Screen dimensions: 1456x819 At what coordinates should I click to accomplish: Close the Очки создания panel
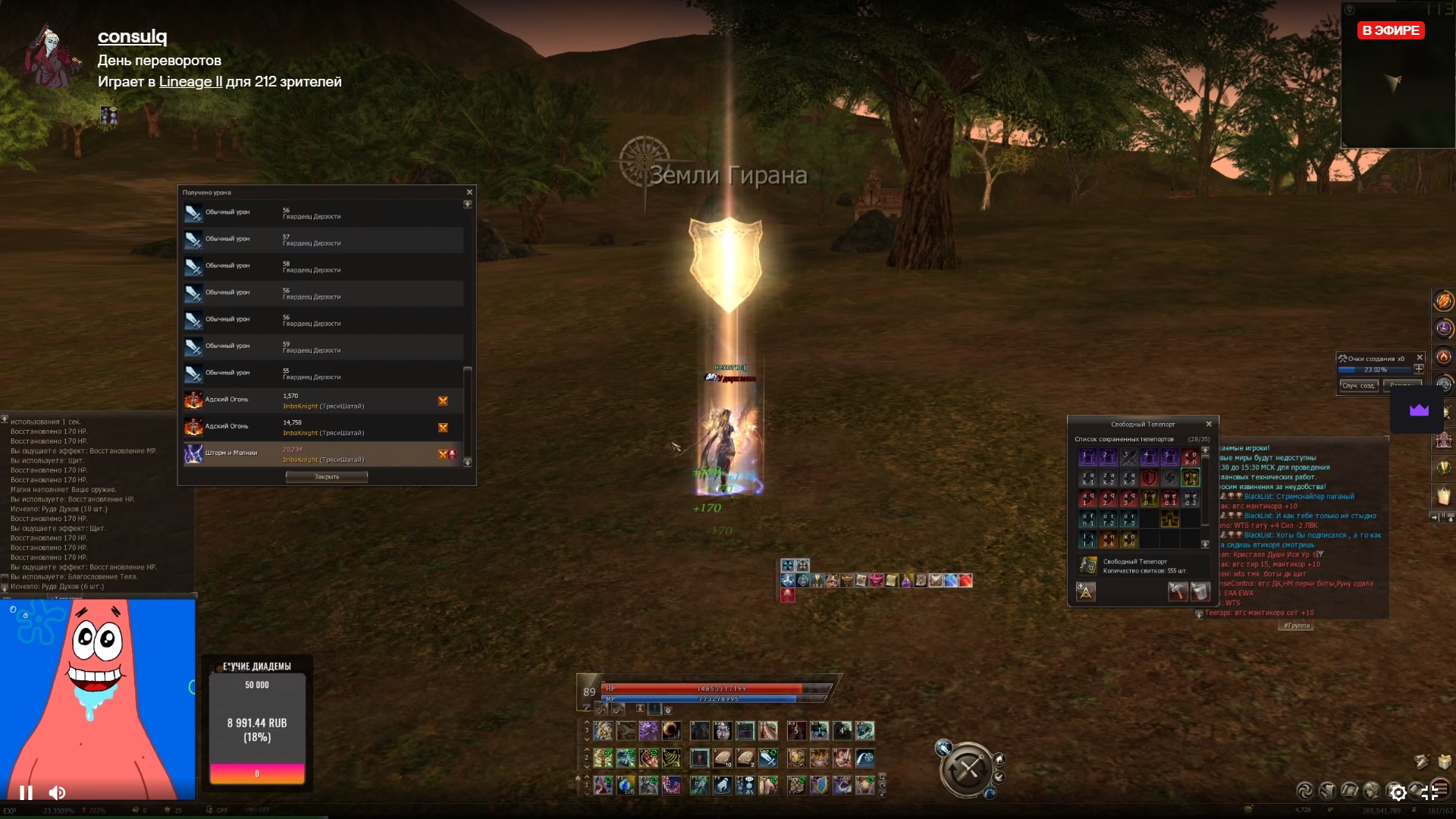[x=1420, y=358]
